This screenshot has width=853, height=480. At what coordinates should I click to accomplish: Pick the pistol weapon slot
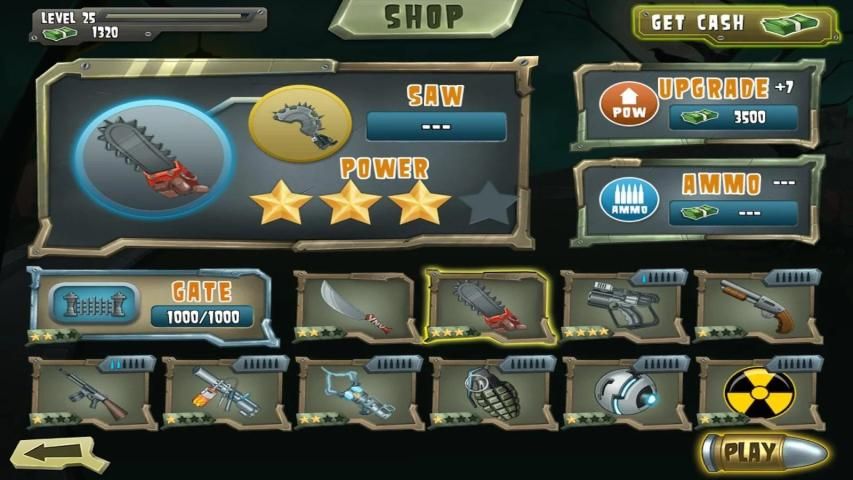tap(623, 305)
